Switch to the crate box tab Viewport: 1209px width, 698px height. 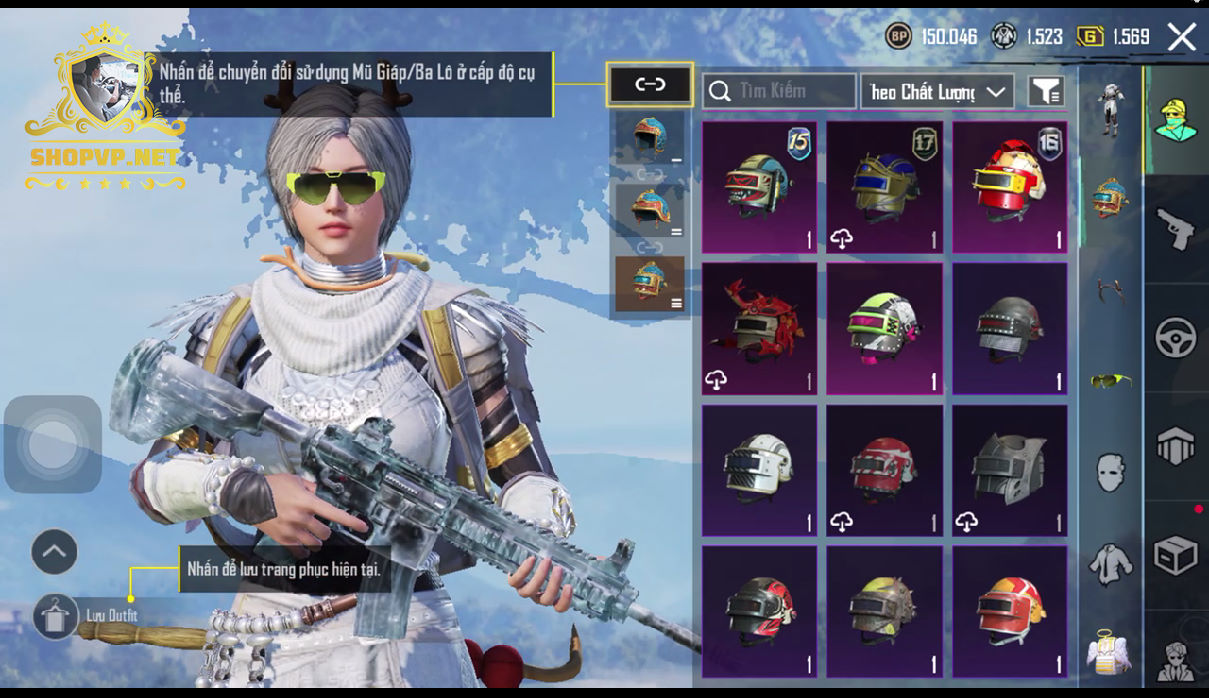(x=1176, y=555)
